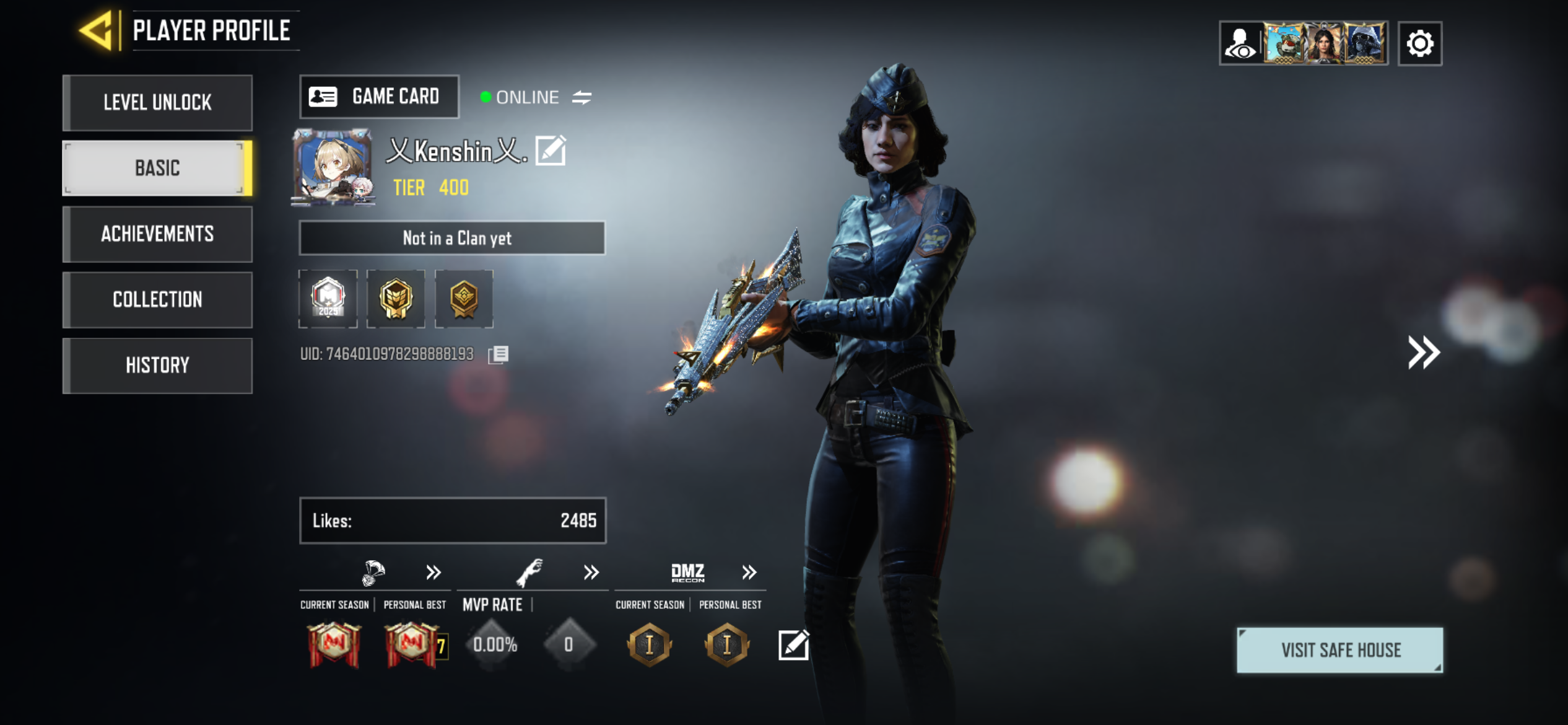Expand the Battle Royale parachute stats
Image resolution: width=1568 pixels, height=725 pixels.
click(433, 572)
